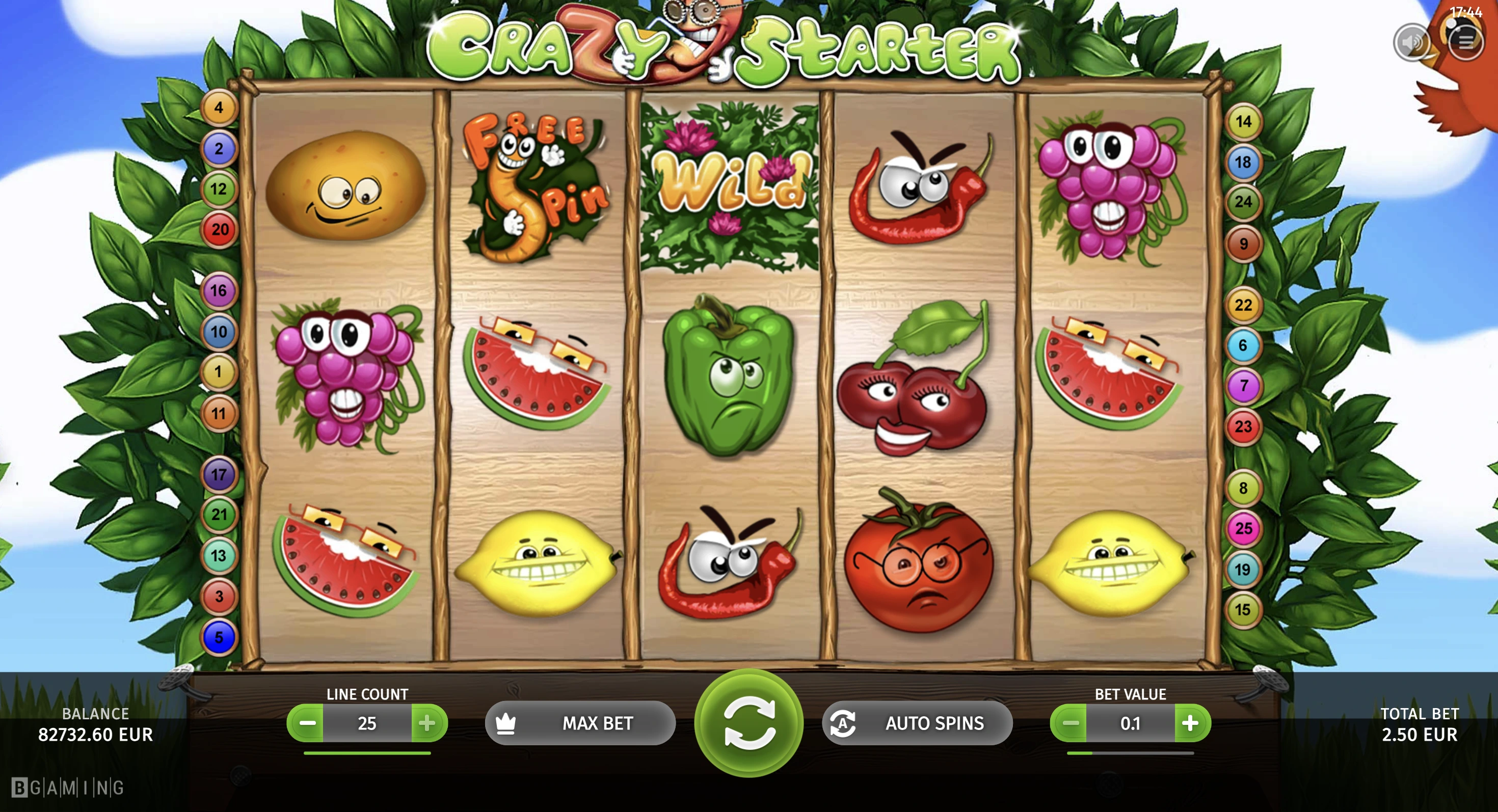Screen dimensions: 1498x812
Task: Choose payline marker number 25
Action: [1243, 528]
